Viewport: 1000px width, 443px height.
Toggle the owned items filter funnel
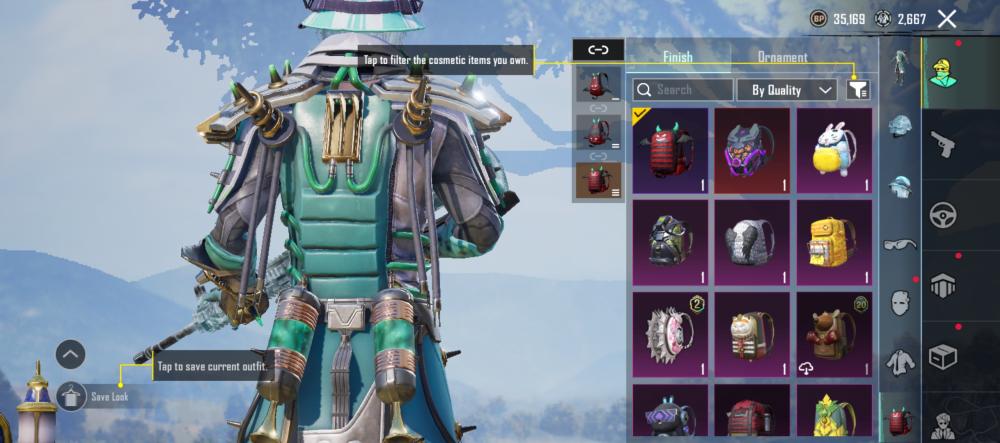tap(857, 90)
